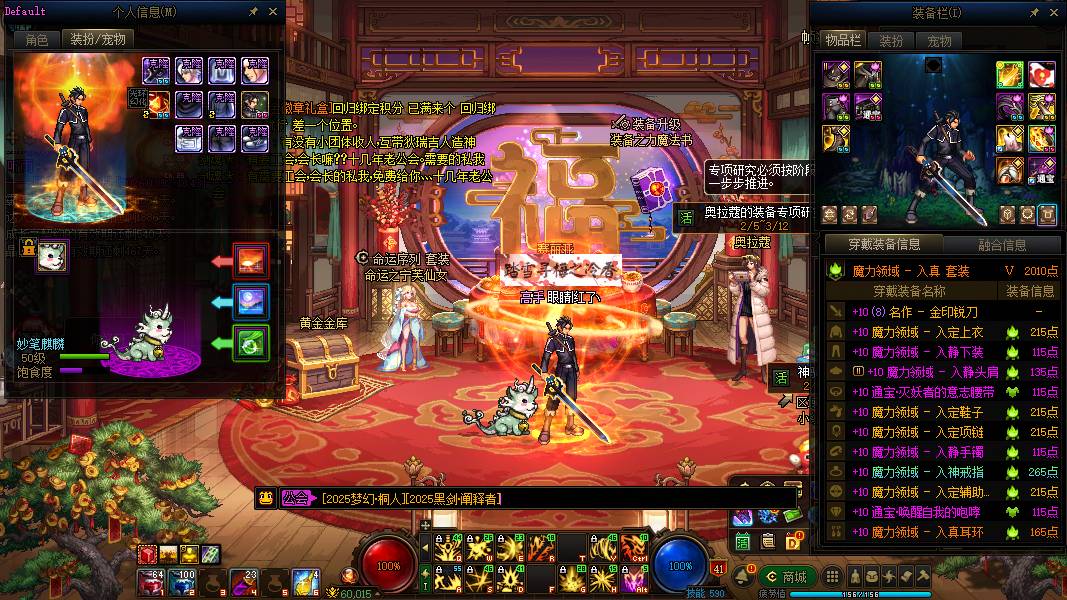
Task: Activate the sunset pet skill icon
Action: tap(250, 260)
